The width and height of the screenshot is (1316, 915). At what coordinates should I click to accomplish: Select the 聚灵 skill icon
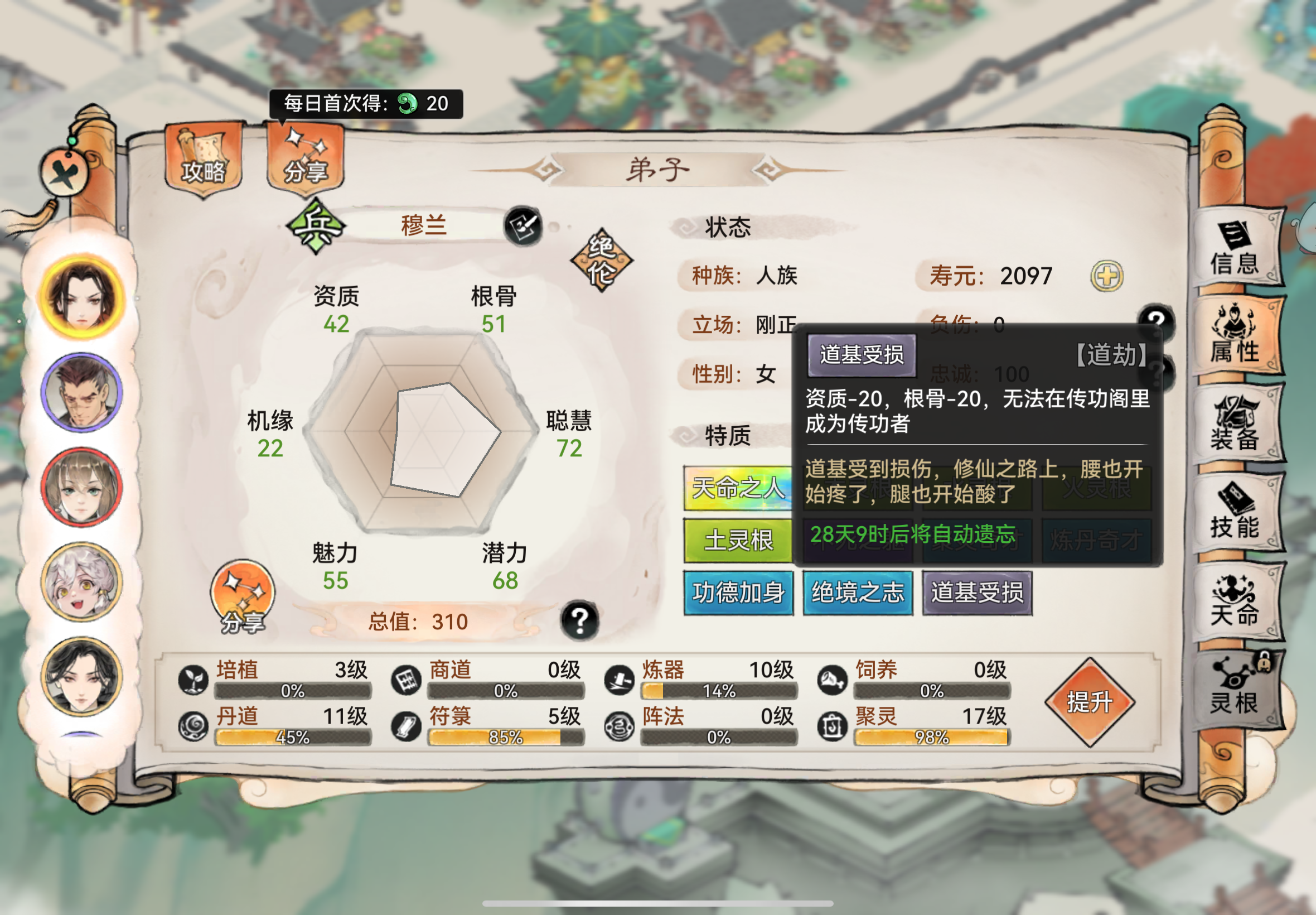pyautogui.click(x=834, y=726)
